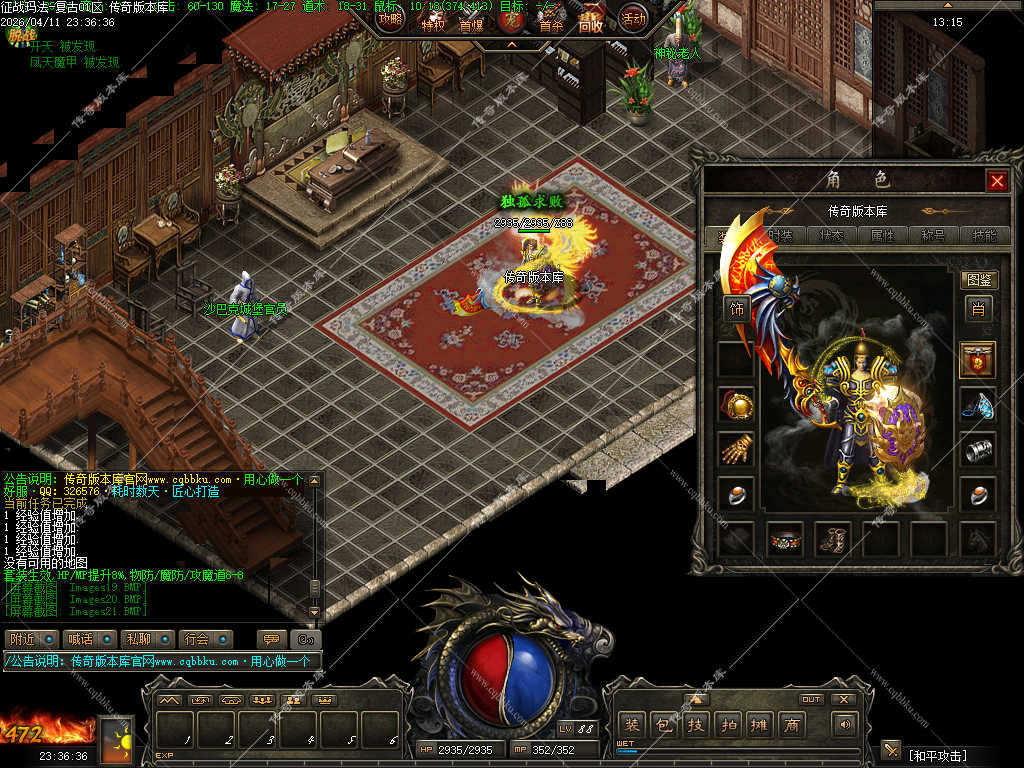
Task: Open the 攻略 strategy guide icon
Action: coord(390,17)
